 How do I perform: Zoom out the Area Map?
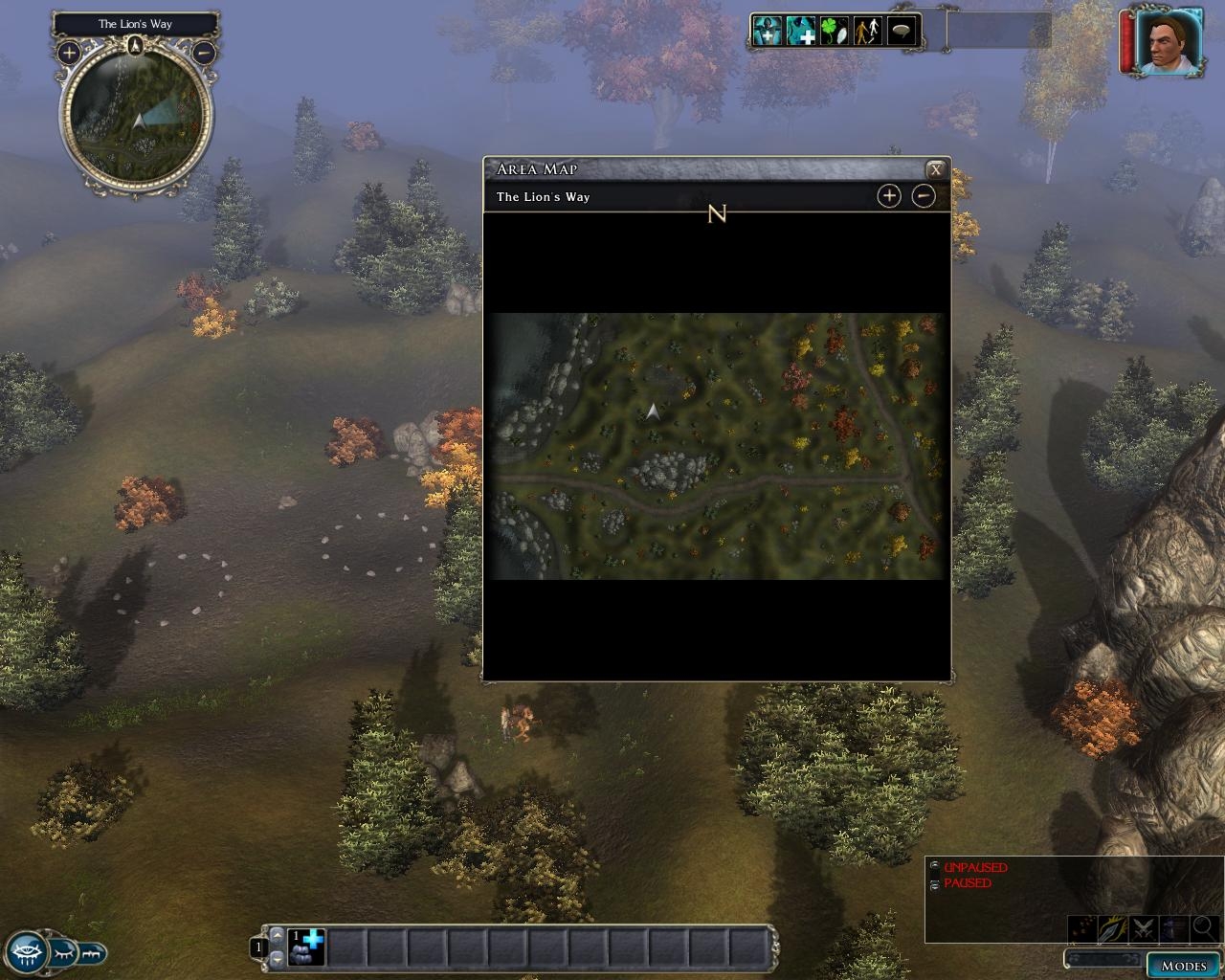[923, 196]
